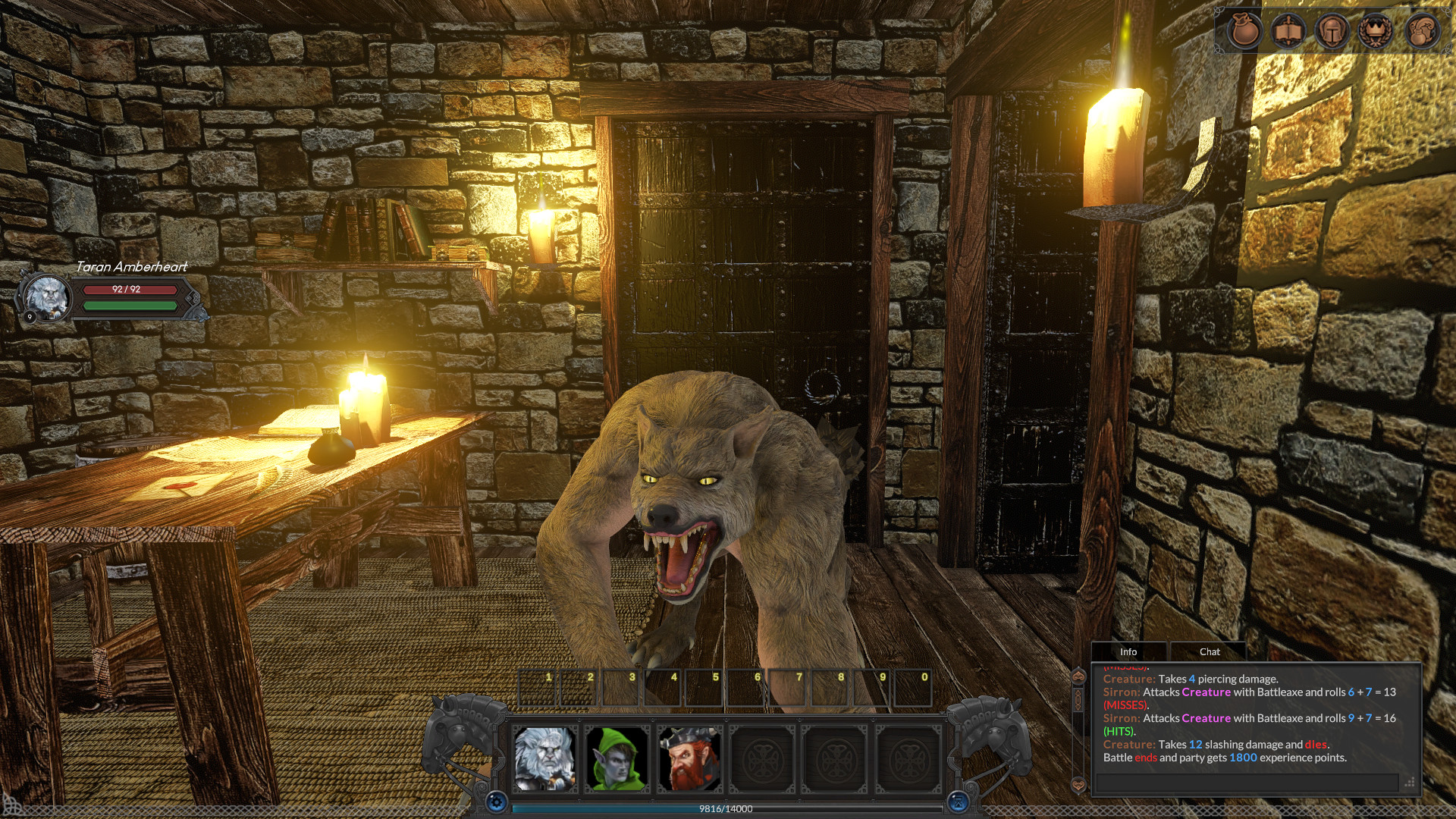Select the helmet equipment icon
This screenshot has height=819, width=1456.
point(1332,30)
